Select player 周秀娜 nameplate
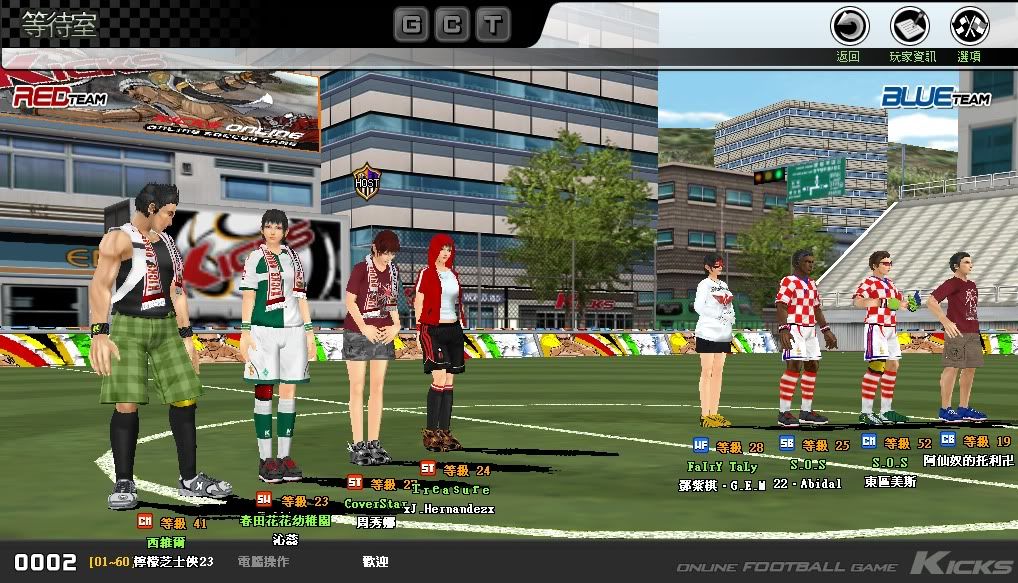1018x583 pixels. click(x=376, y=521)
